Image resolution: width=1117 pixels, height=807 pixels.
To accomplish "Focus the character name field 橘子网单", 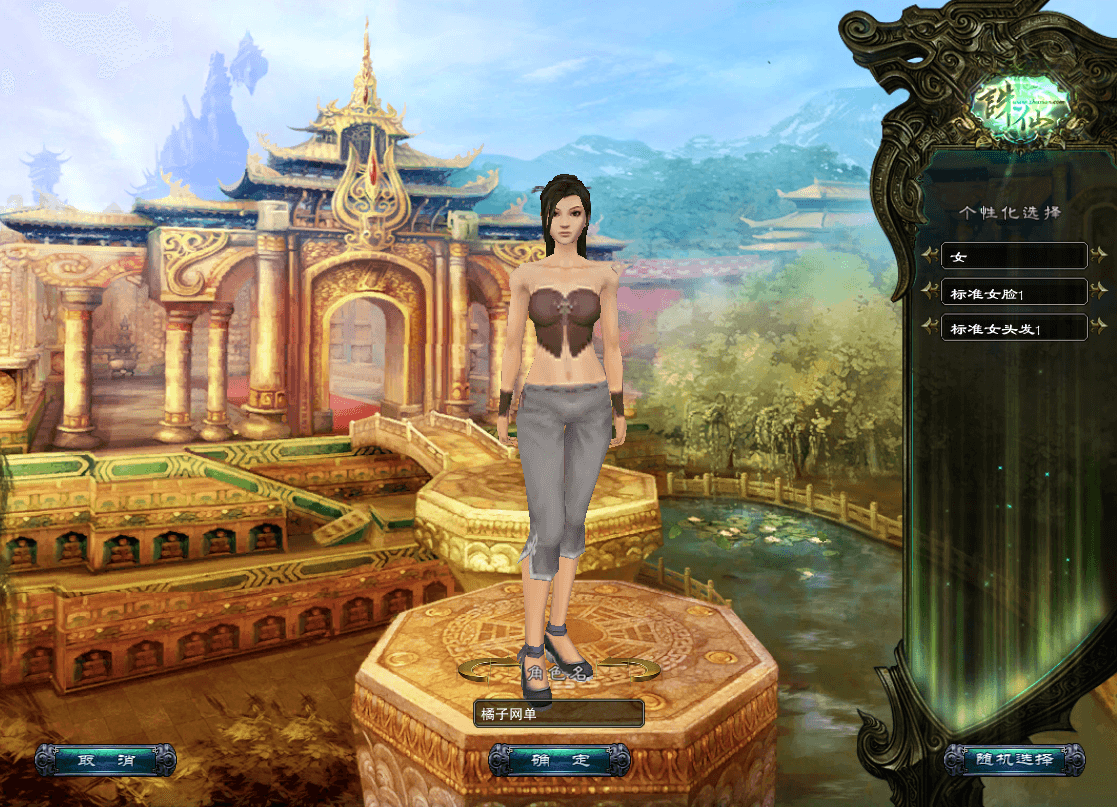I will coord(558,713).
